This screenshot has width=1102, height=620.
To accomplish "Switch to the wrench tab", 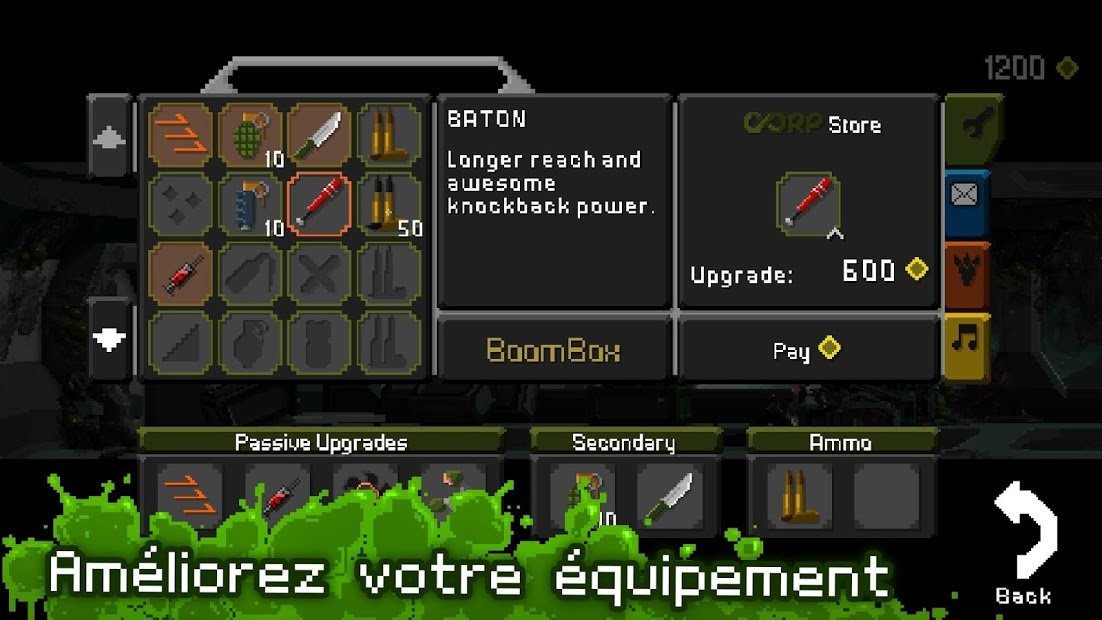I will [x=967, y=130].
